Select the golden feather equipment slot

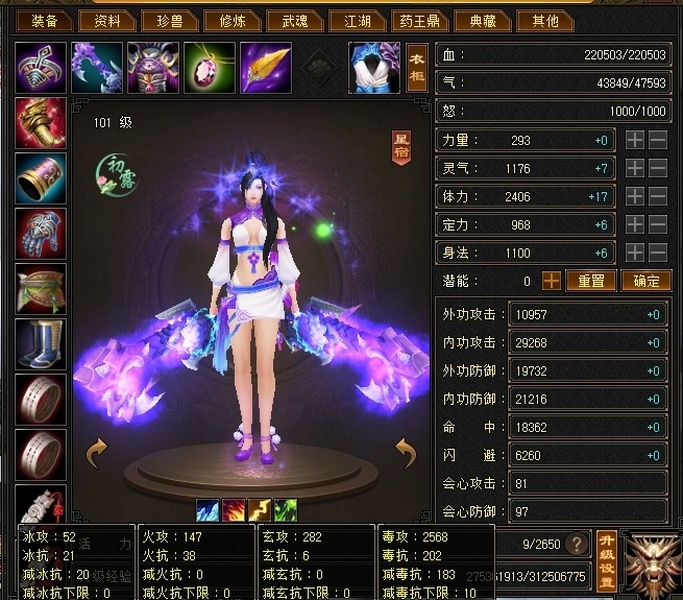coord(266,67)
